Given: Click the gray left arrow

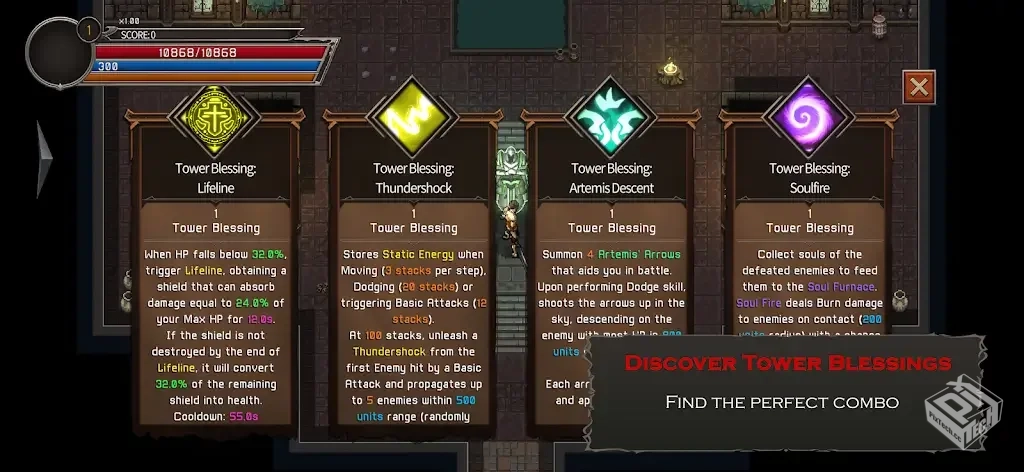Looking at the screenshot, I should point(46,157).
